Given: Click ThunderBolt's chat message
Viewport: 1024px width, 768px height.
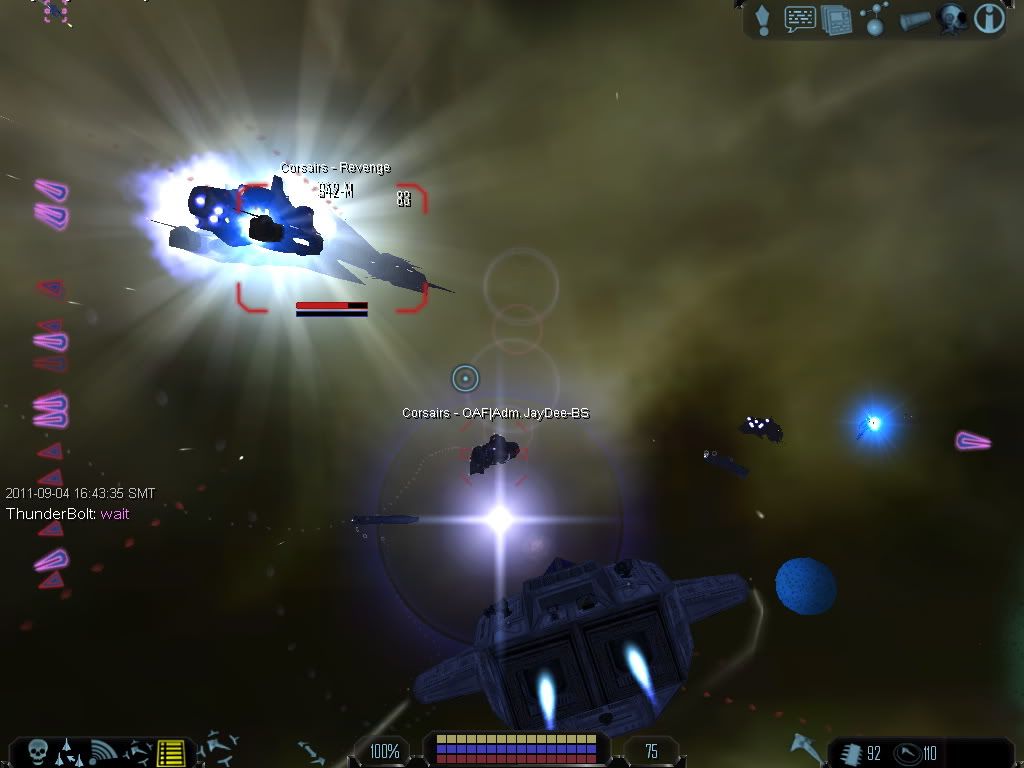Looking at the screenshot, I should 67,514.
